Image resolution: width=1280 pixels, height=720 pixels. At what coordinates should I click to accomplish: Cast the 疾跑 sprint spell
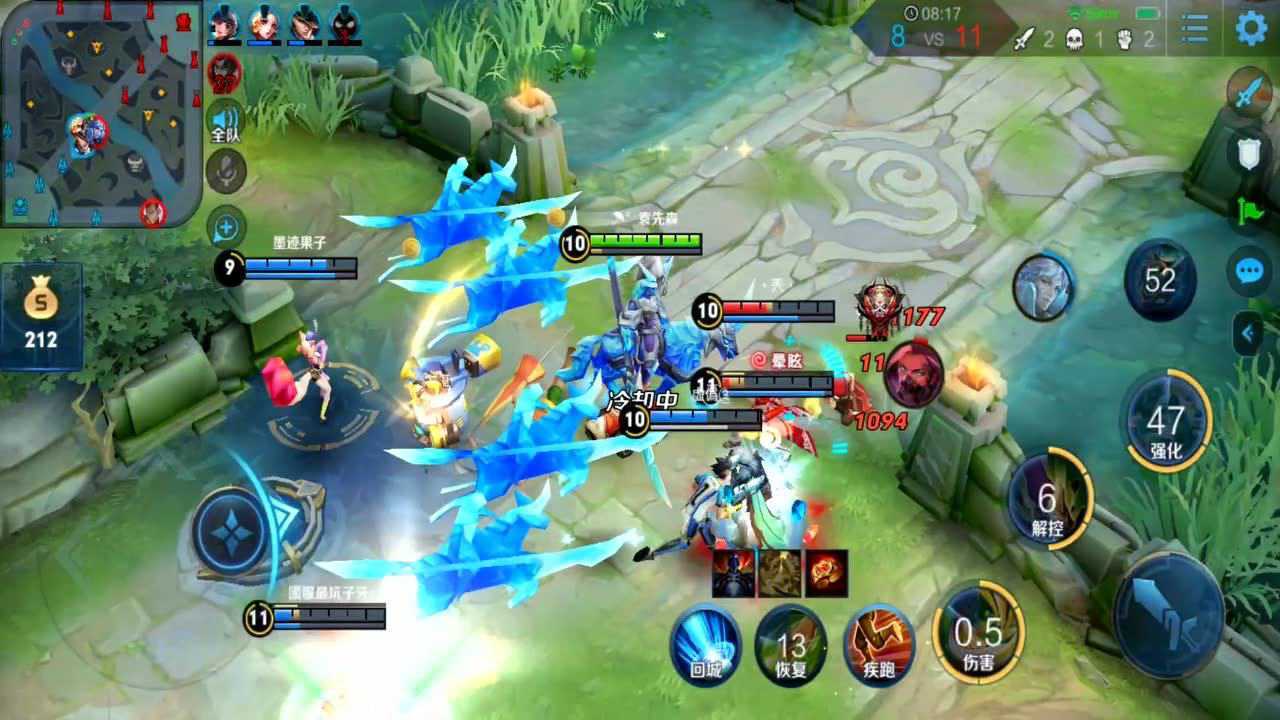click(878, 642)
